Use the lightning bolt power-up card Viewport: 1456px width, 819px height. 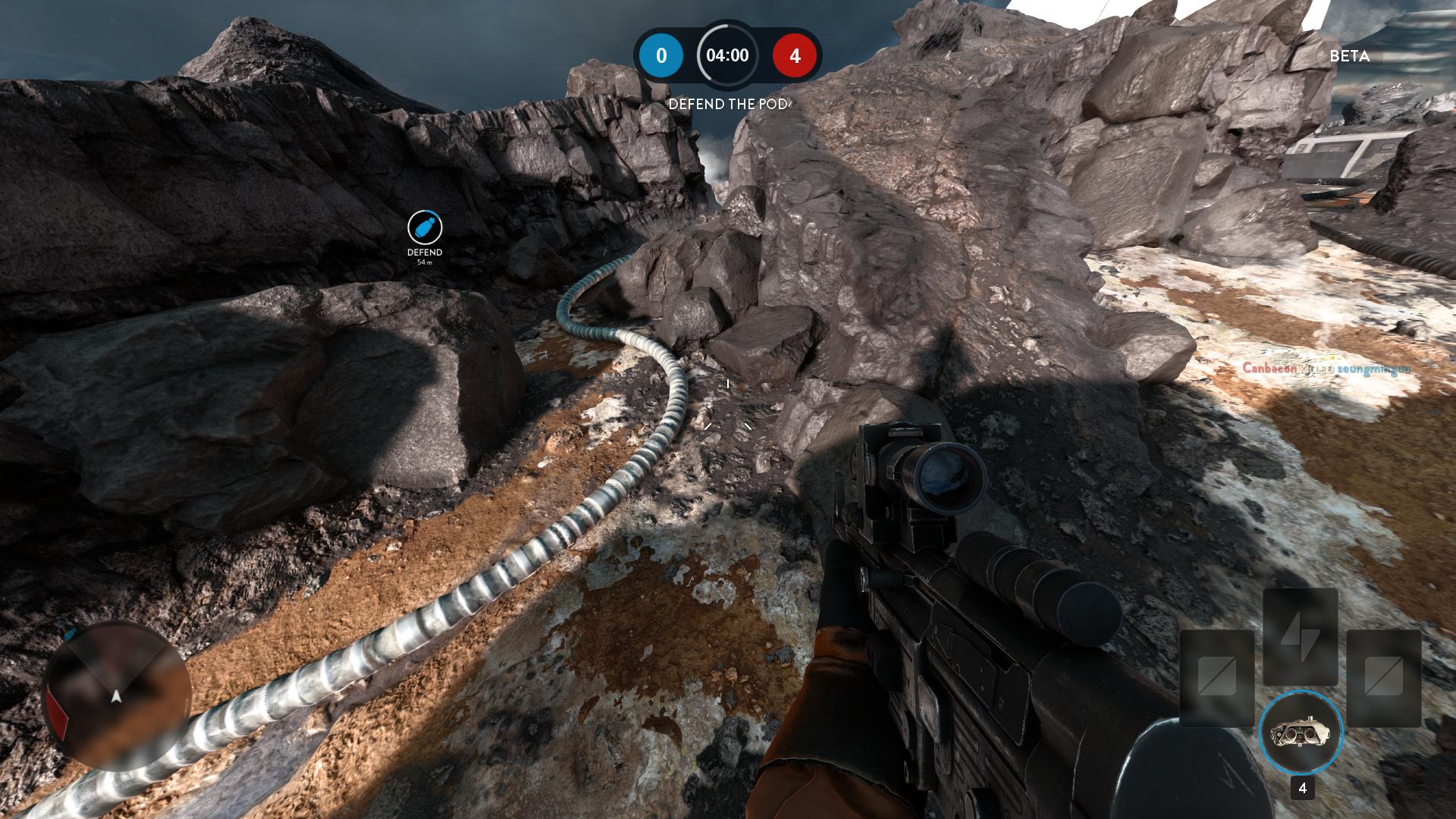pyautogui.click(x=1300, y=635)
